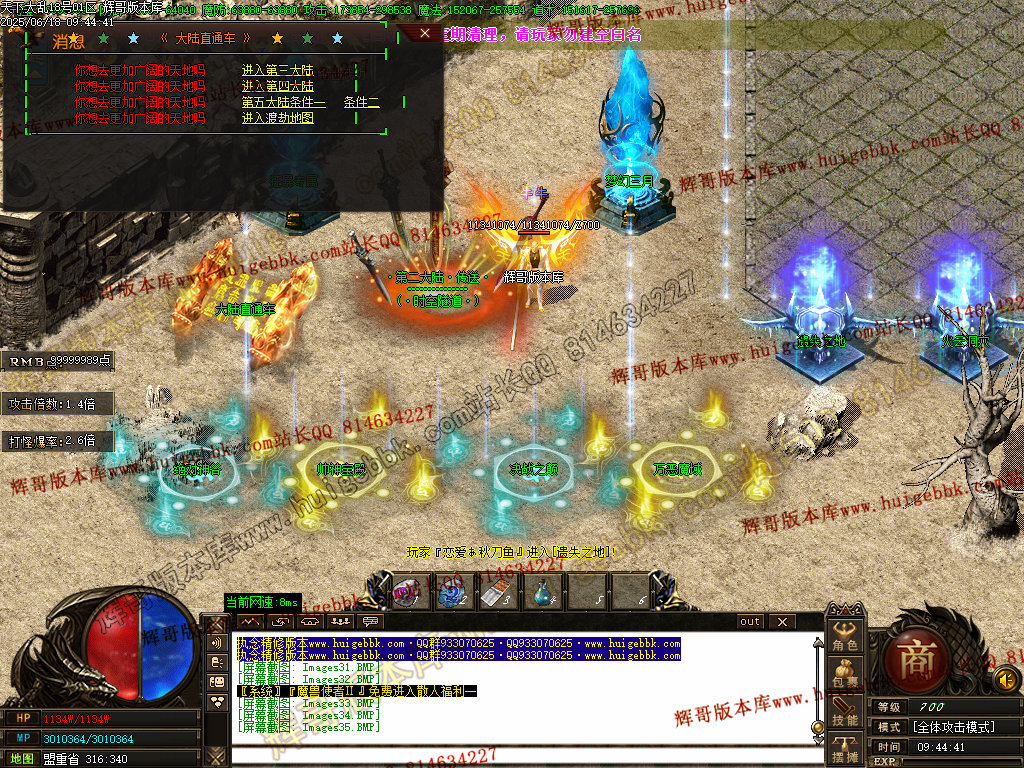The width and height of the screenshot is (1024, 768).
Task: Enter the 进入渡劫地图 option
Action: tap(278, 118)
